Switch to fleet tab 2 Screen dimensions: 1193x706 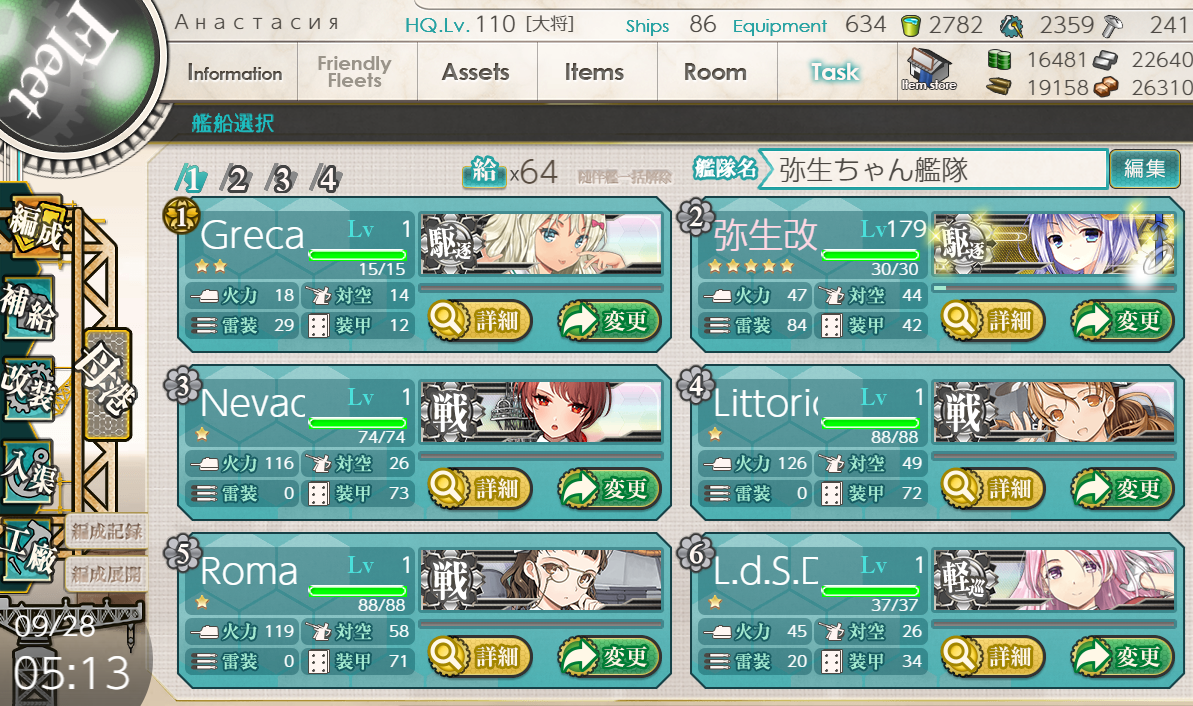(x=236, y=179)
